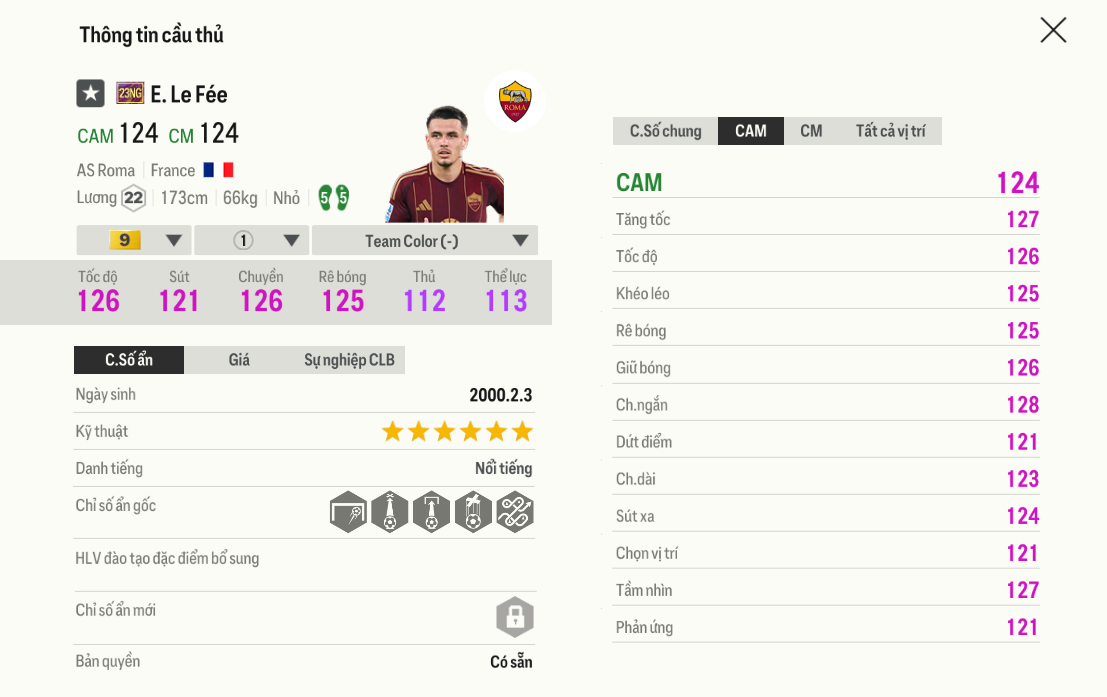Viewport: 1107px width, 697px height.
Task: Close the player info window
Action: [x=1053, y=30]
